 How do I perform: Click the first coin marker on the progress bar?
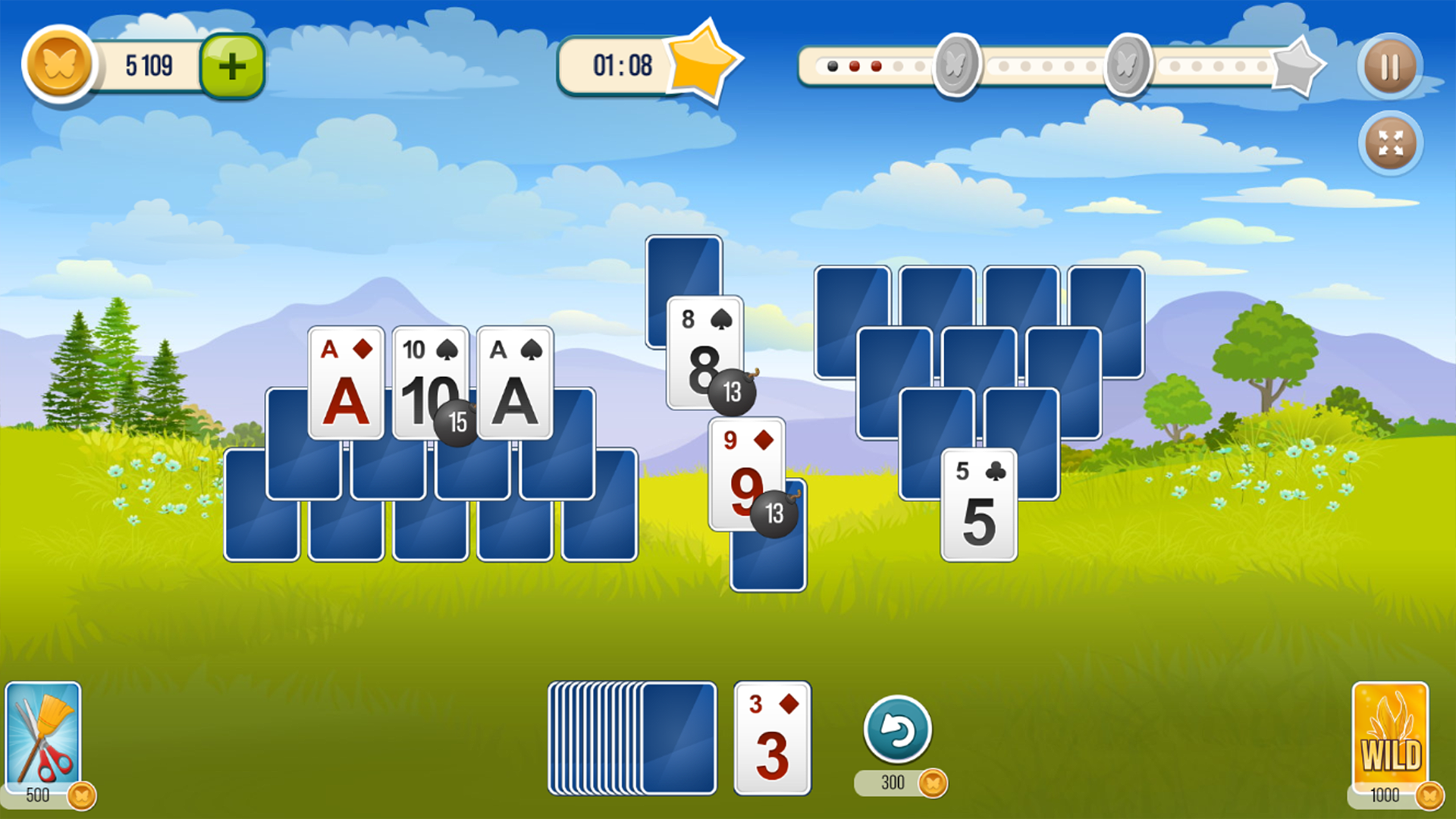tap(956, 64)
